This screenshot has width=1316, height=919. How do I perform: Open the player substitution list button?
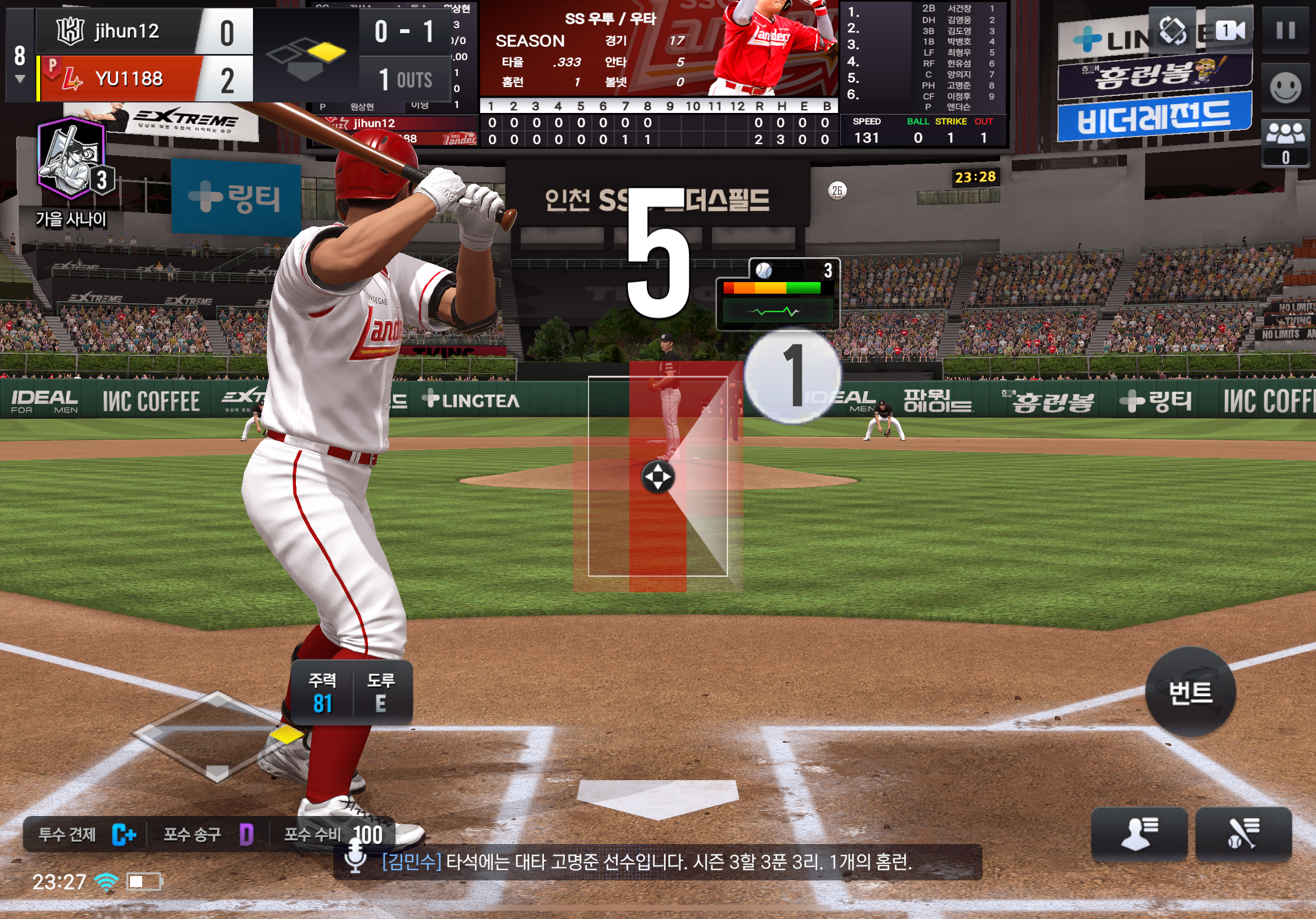(x=1139, y=833)
